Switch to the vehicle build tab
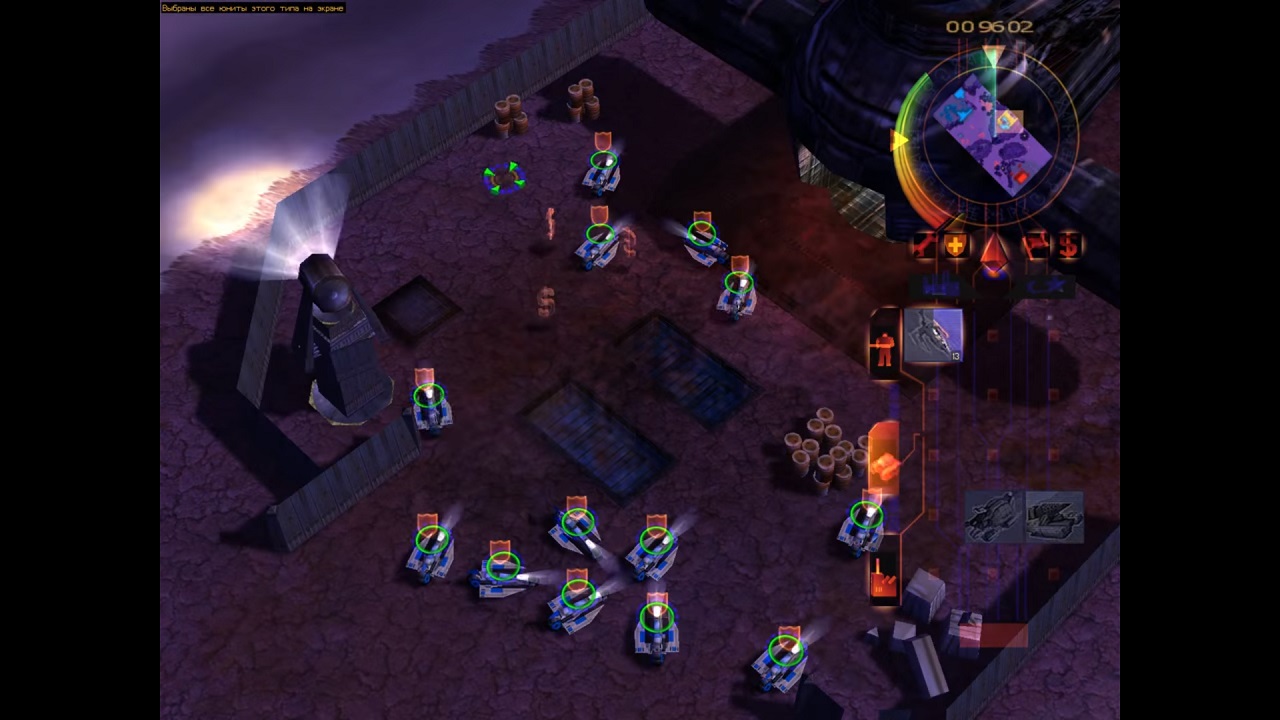The width and height of the screenshot is (1280, 720). coord(884,460)
